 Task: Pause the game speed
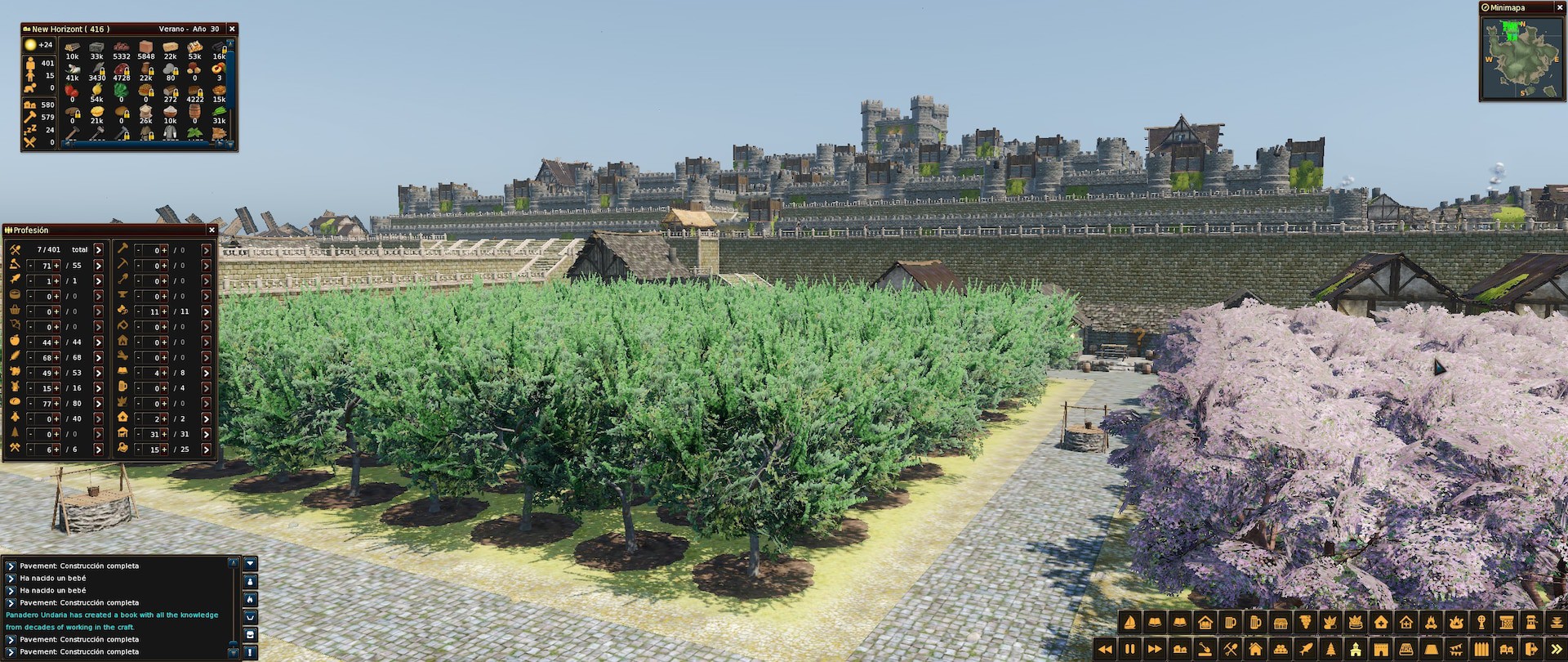tap(1130, 649)
